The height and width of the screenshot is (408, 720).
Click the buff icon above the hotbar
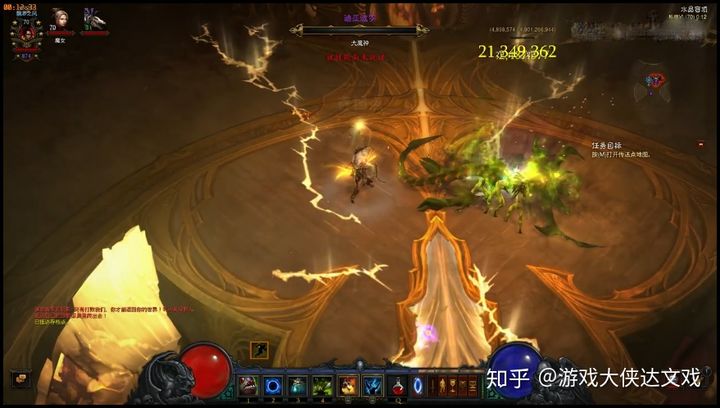click(x=259, y=350)
